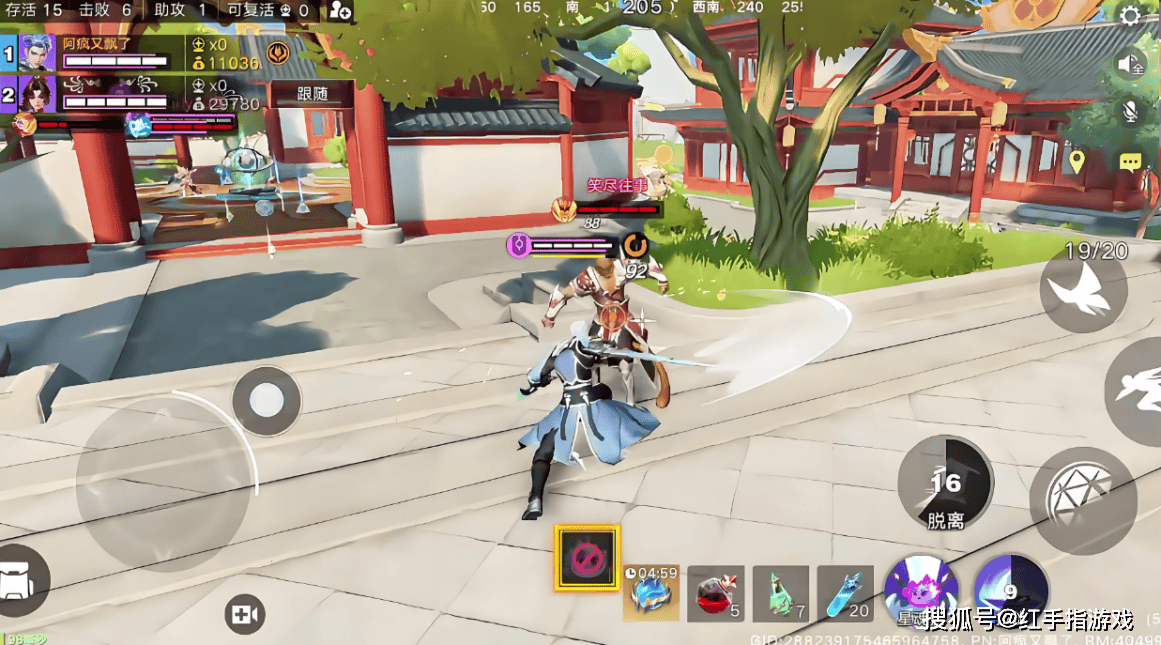Open the gear settings menu
Viewport: 1161px width, 645px height.
pos(1131,16)
